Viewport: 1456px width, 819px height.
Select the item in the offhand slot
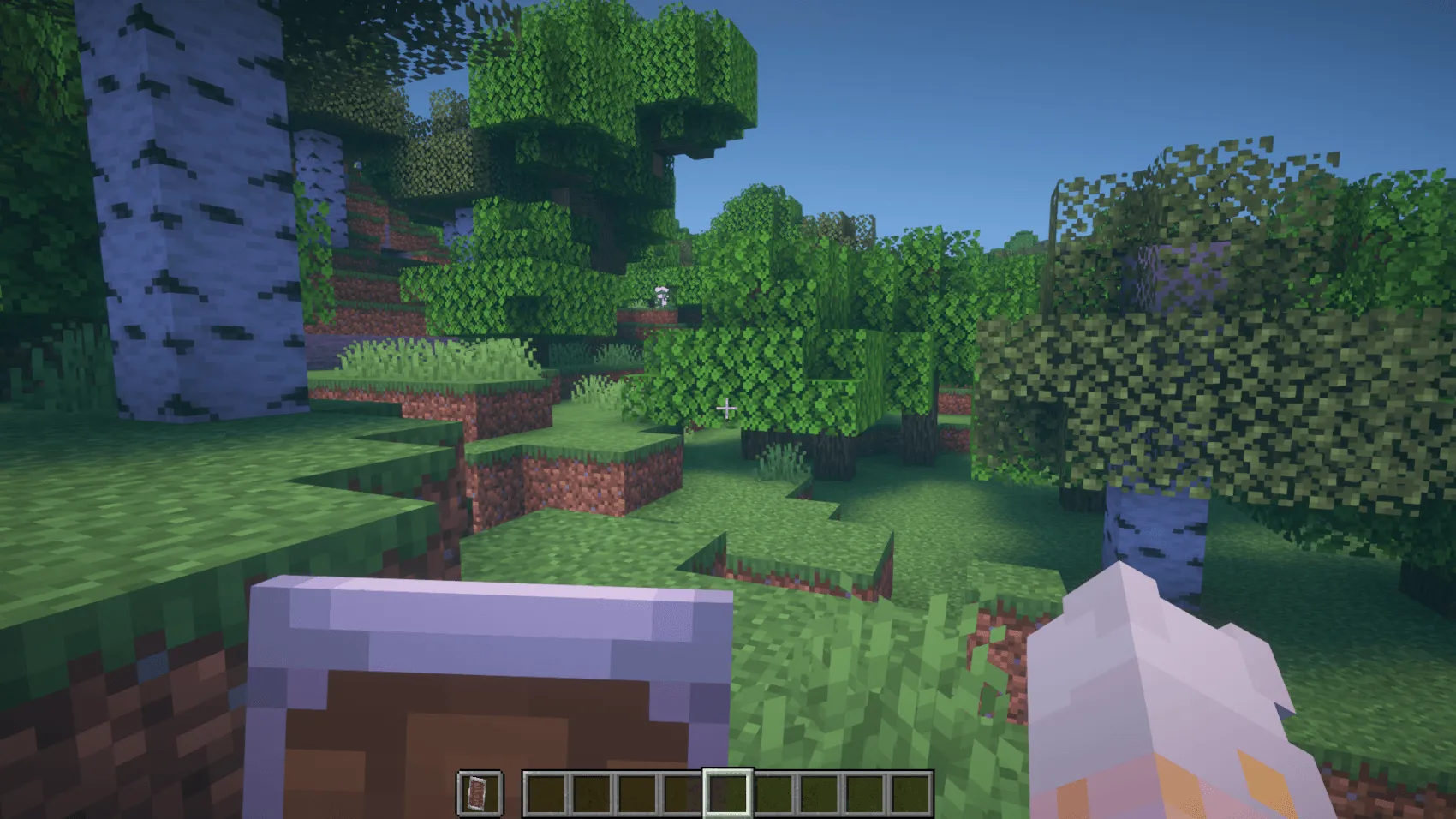(x=478, y=795)
